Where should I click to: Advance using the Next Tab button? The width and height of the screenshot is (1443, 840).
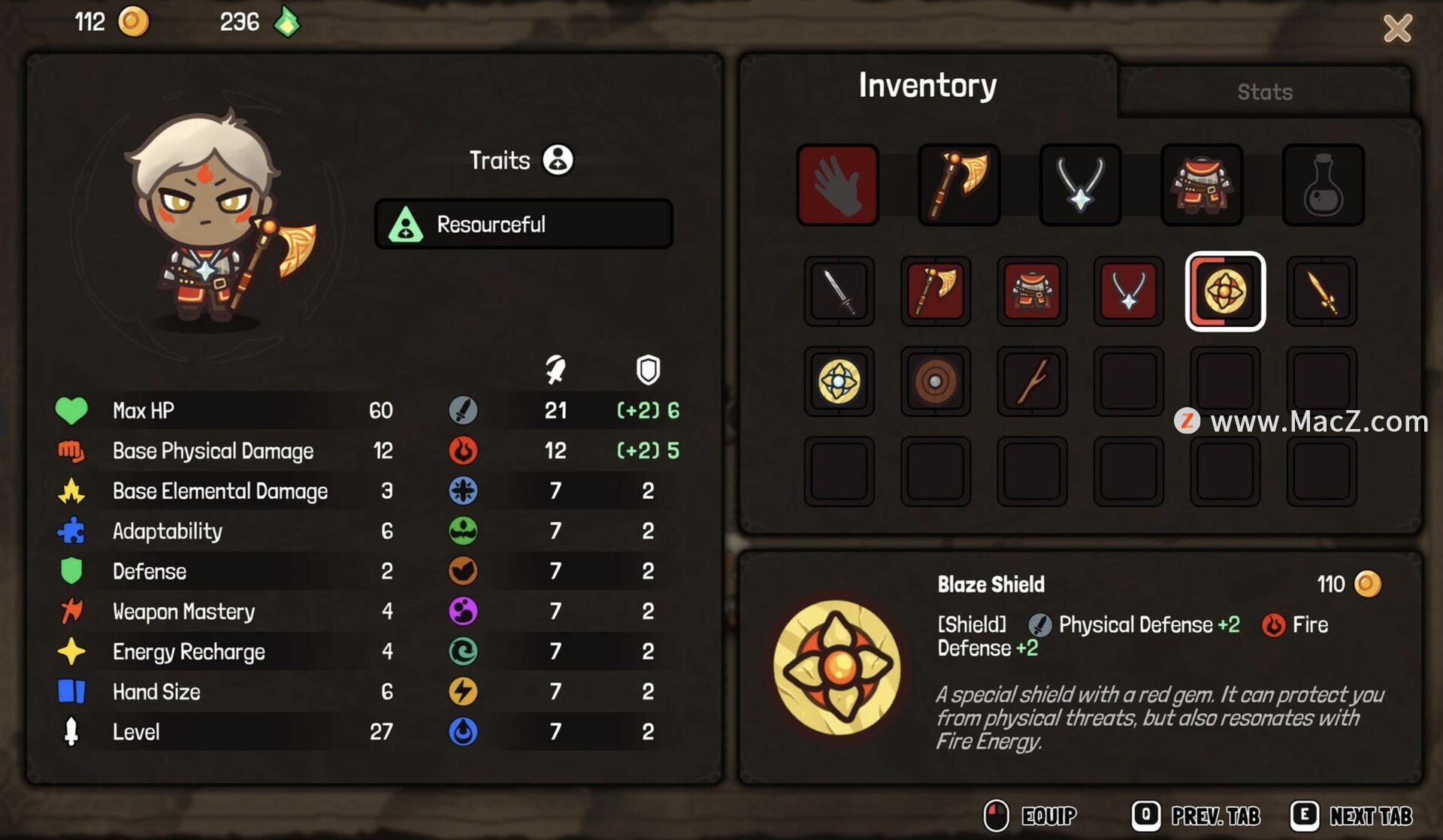1352,815
